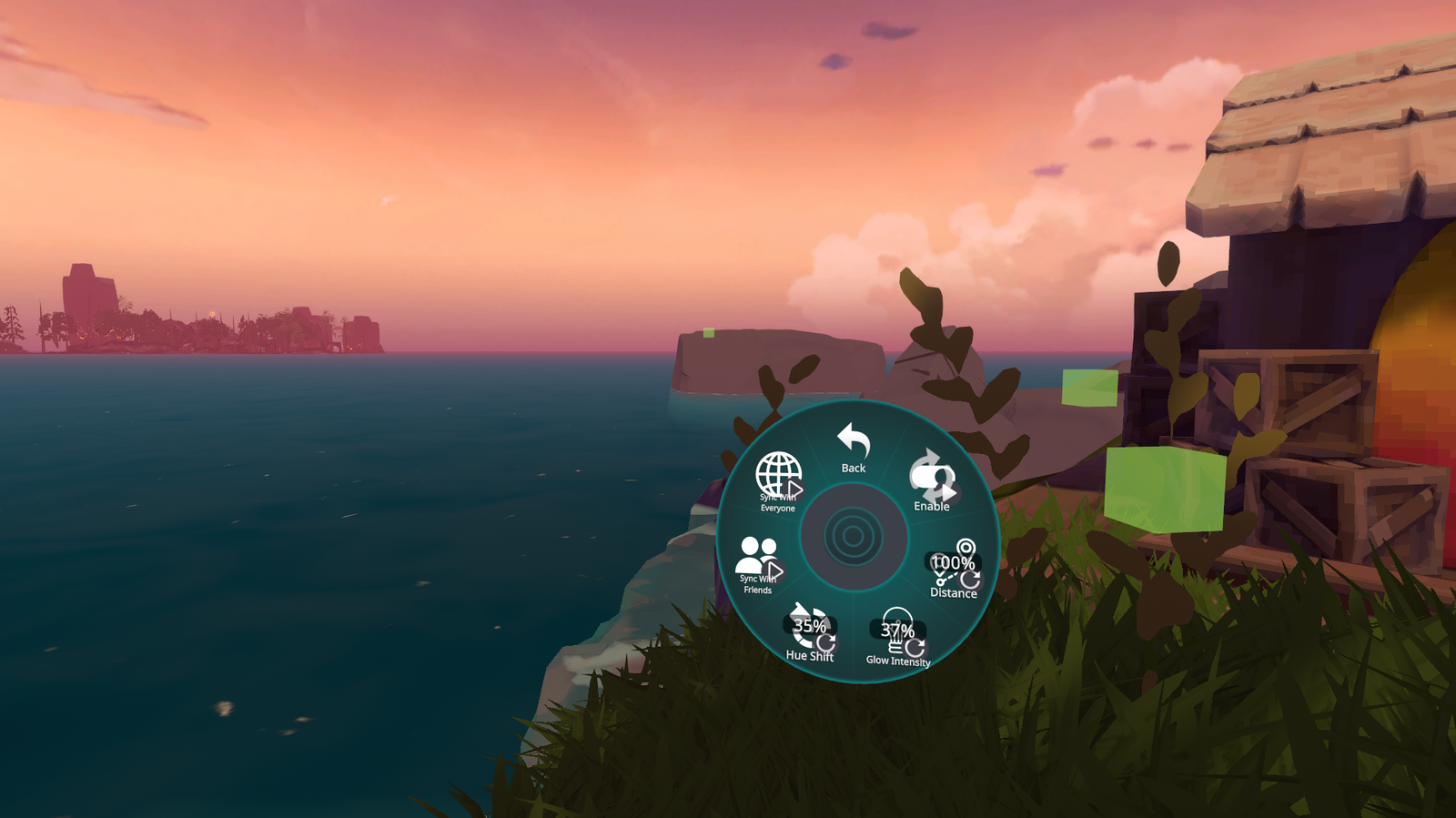Screen dimensions: 1456x818
Task: Toggle the Enable option
Action: [x=931, y=482]
